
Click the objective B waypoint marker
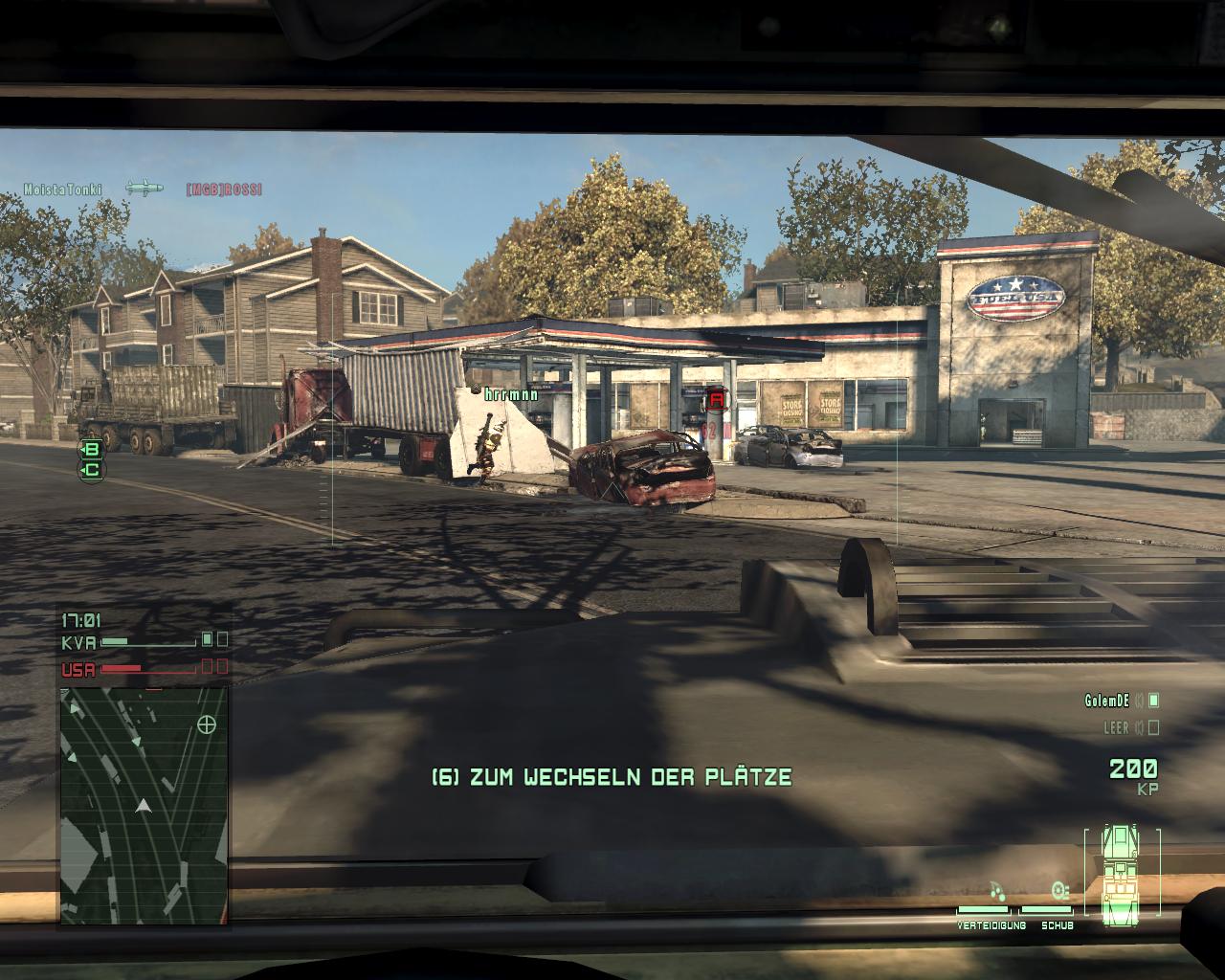[91, 449]
